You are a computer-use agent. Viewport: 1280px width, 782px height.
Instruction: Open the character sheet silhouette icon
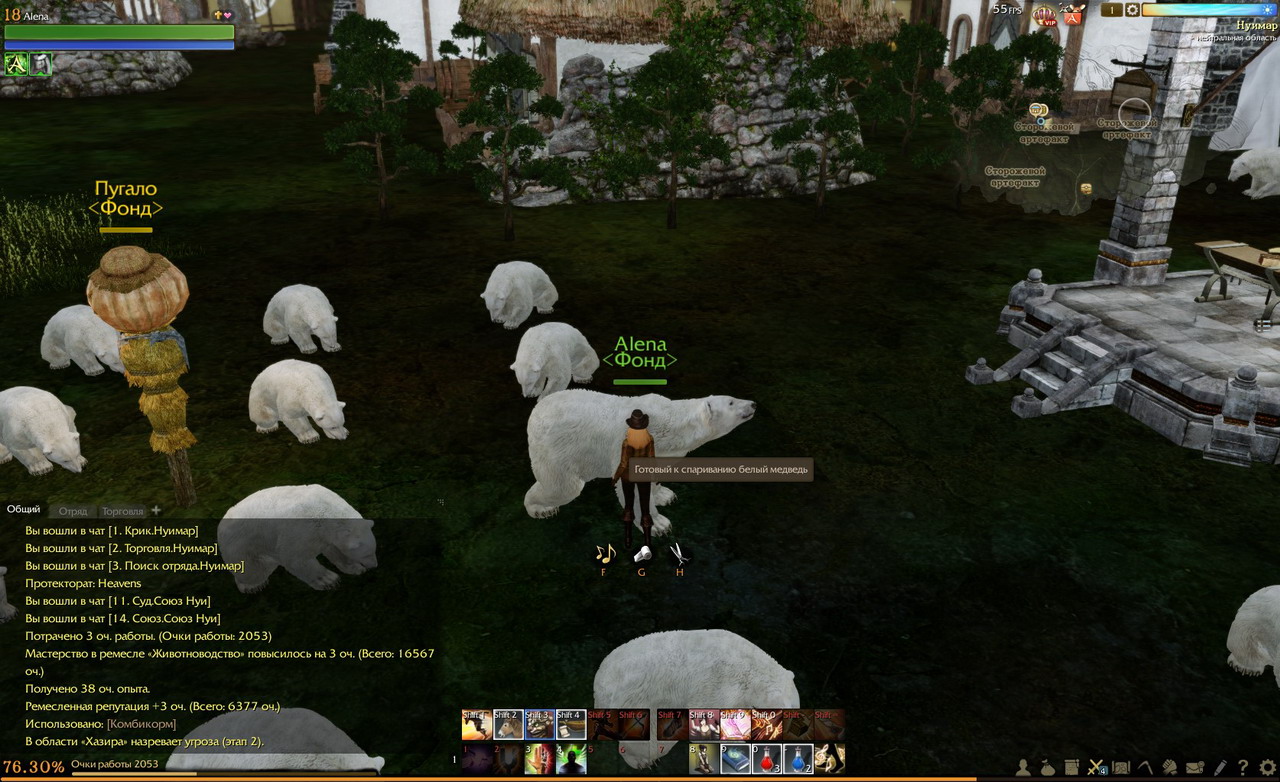[1023, 767]
